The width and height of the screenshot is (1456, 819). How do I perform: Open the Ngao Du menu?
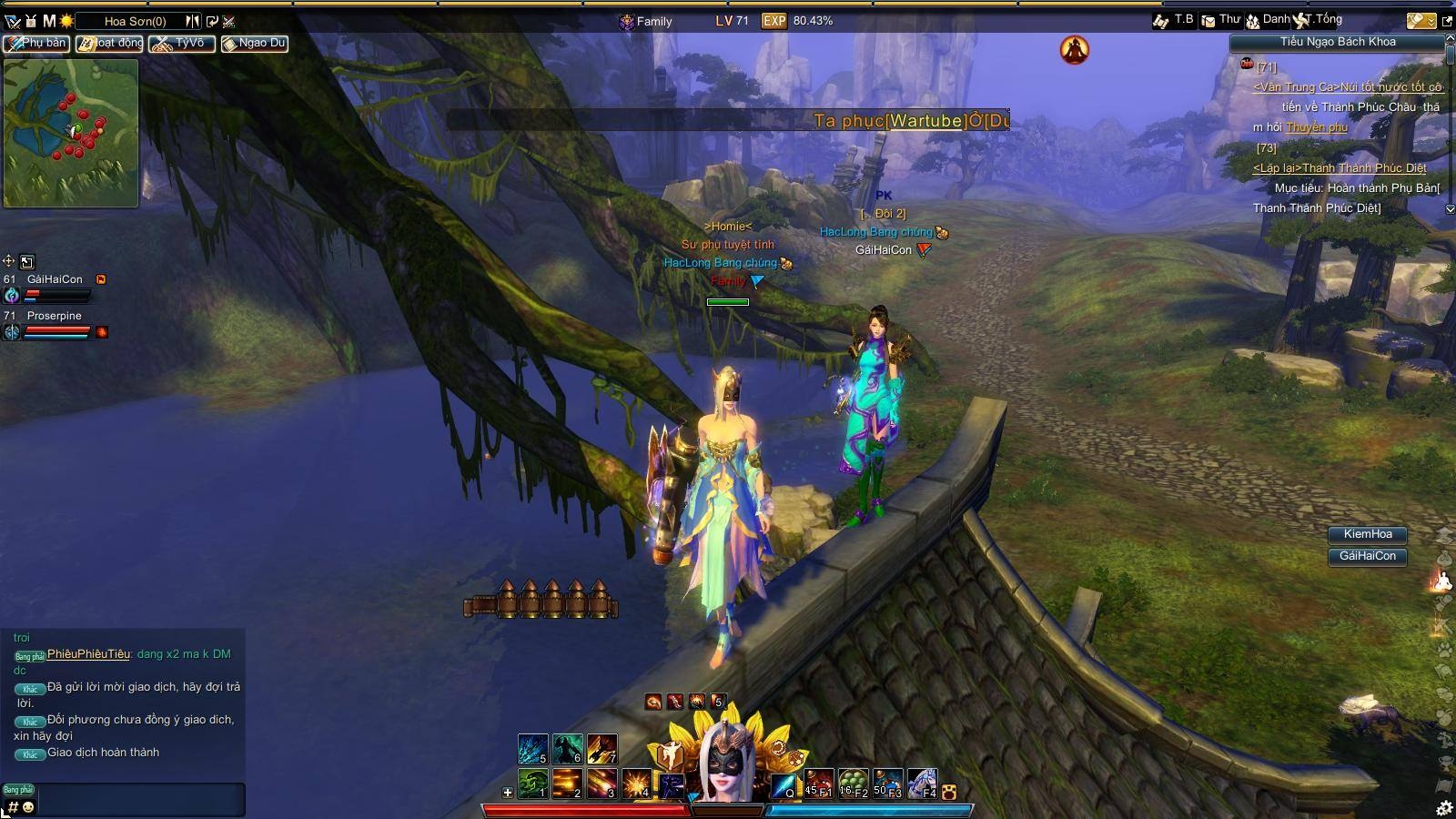tap(255, 43)
